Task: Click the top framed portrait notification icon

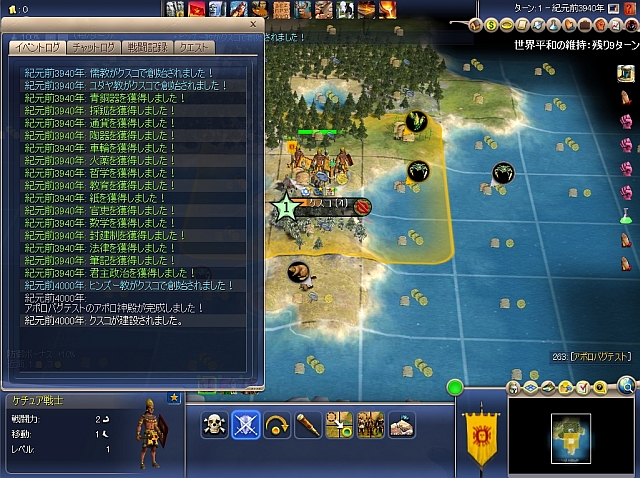Action: (x=627, y=73)
